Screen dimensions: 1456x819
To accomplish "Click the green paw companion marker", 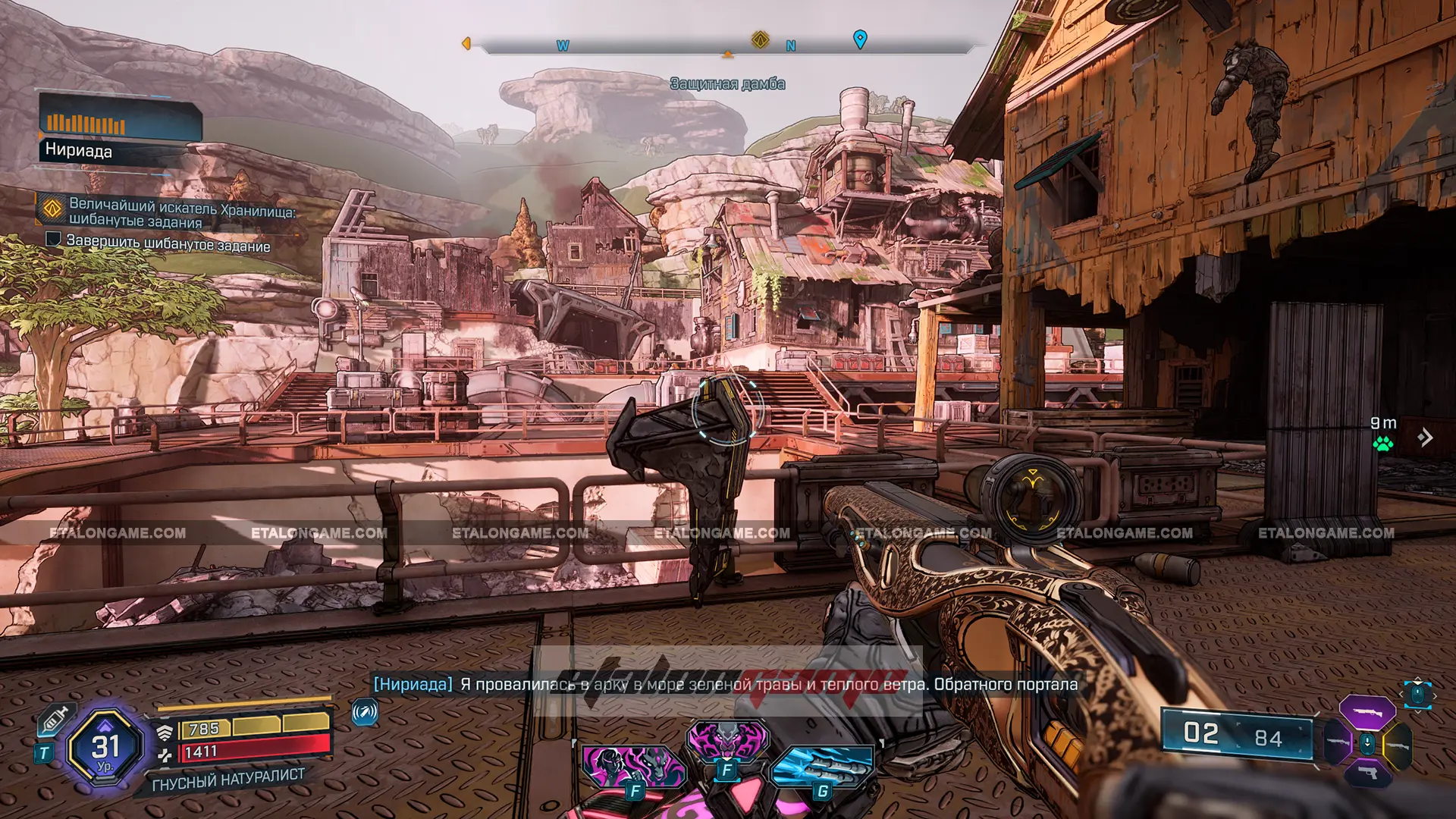I will (x=1382, y=444).
